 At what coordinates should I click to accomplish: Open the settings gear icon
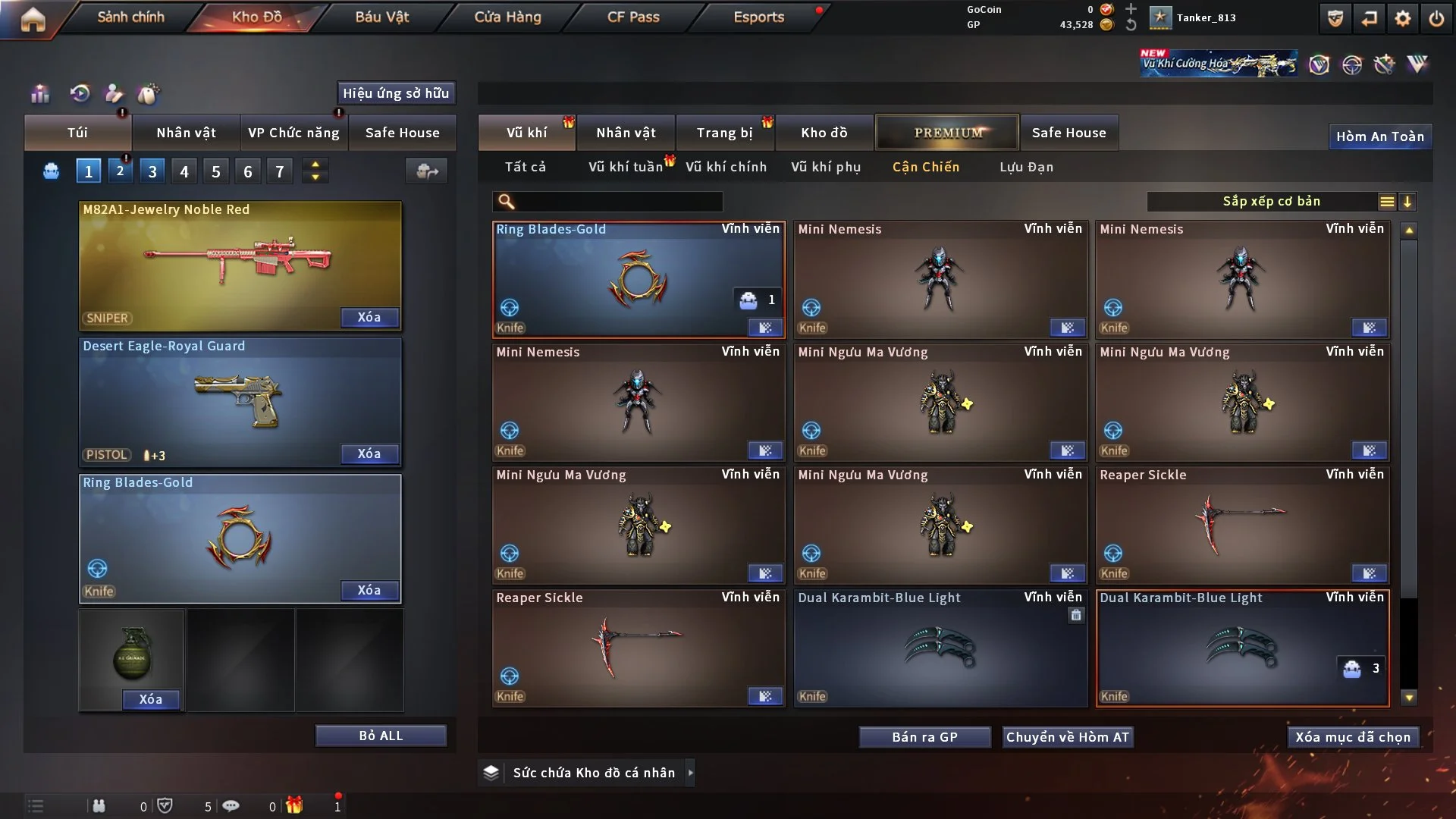pyautogui.click(x=1402, y=18)
